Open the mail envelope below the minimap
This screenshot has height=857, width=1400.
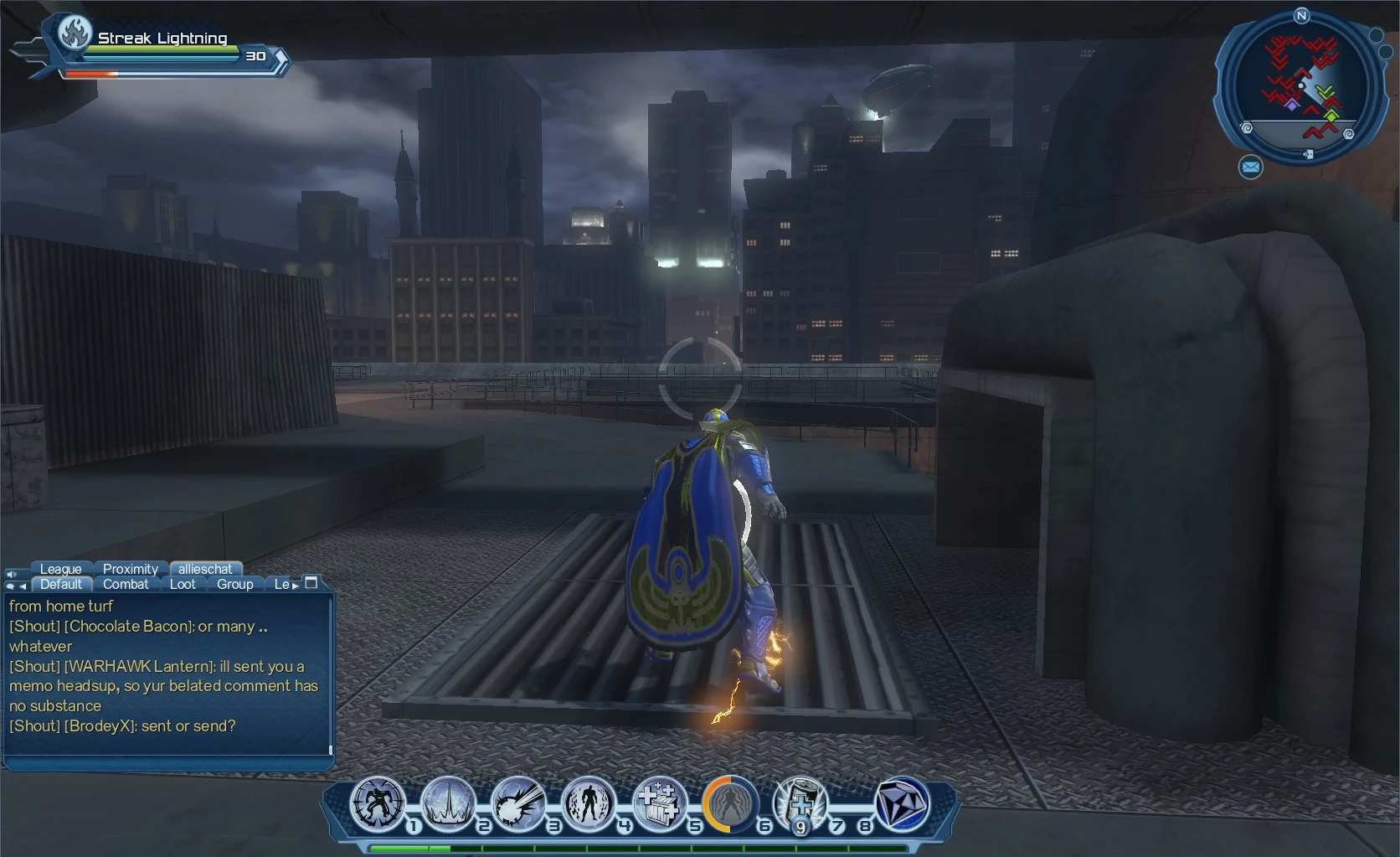pyautogui.click(x=1250, y=168)
